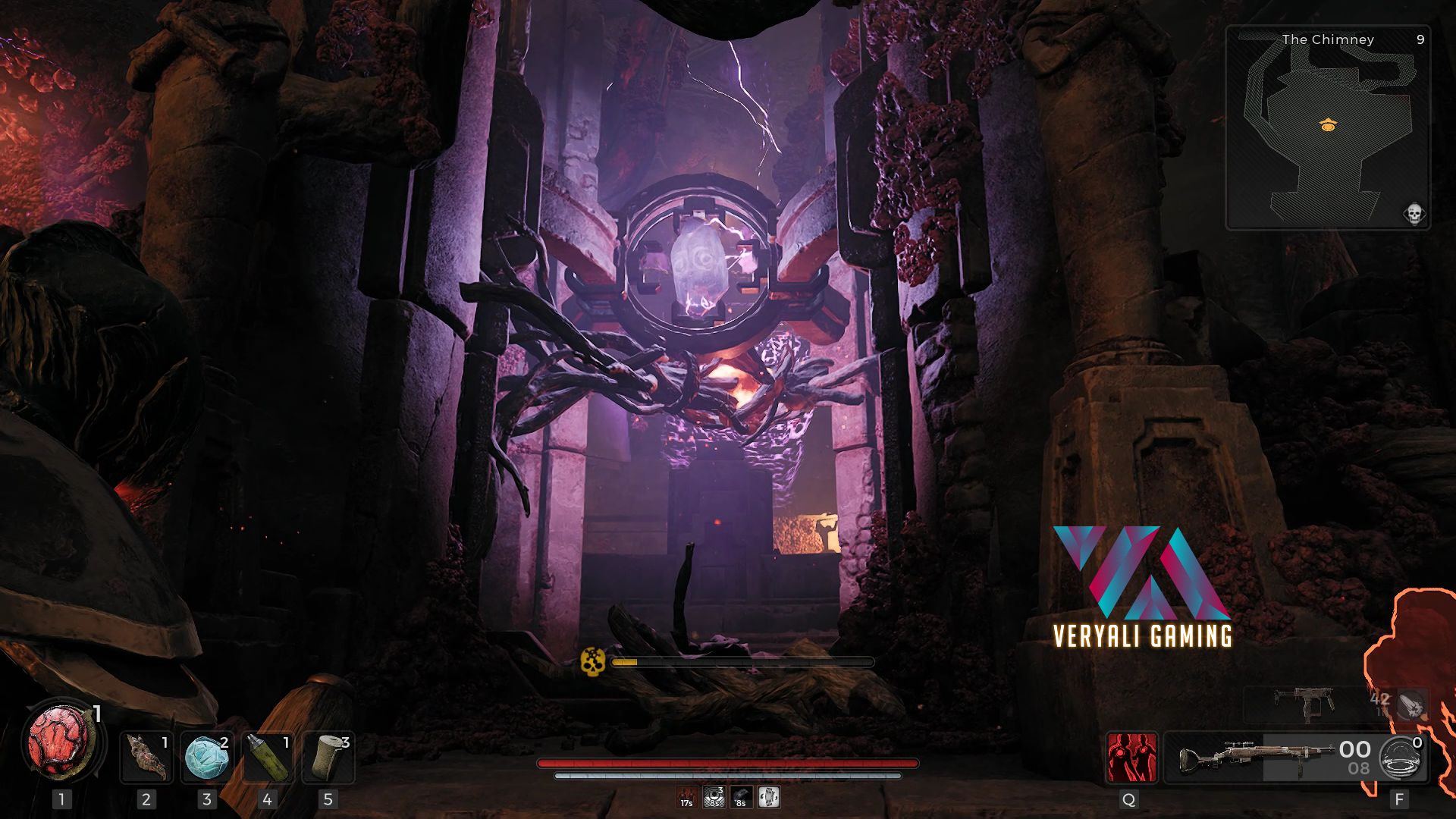The image size is (1456, 819).
Task: Select the green vial consumable
Action: pos(267,757)
